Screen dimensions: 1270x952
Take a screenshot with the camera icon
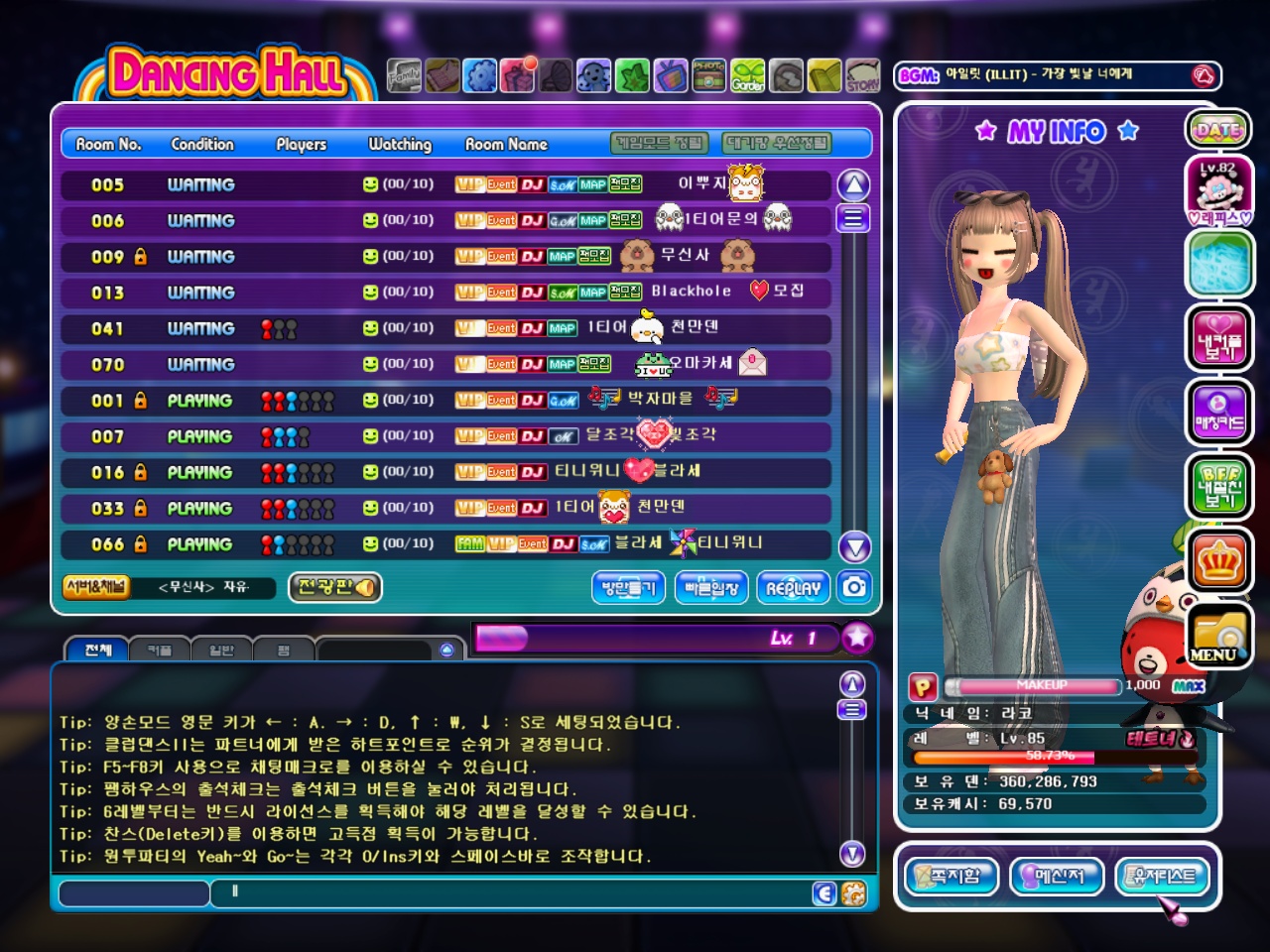853,587
